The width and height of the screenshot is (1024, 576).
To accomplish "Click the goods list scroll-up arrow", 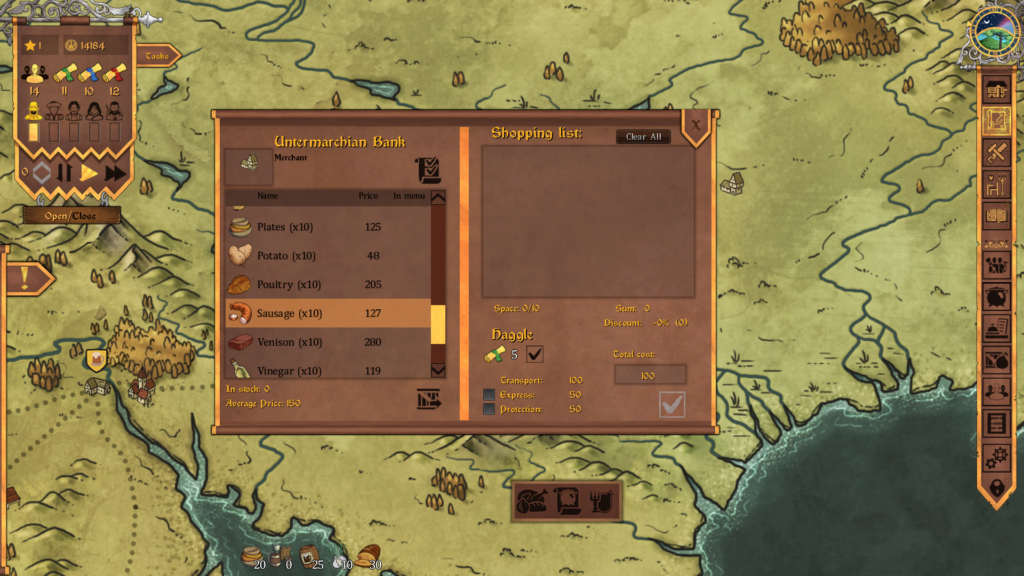I will point(438,197).
